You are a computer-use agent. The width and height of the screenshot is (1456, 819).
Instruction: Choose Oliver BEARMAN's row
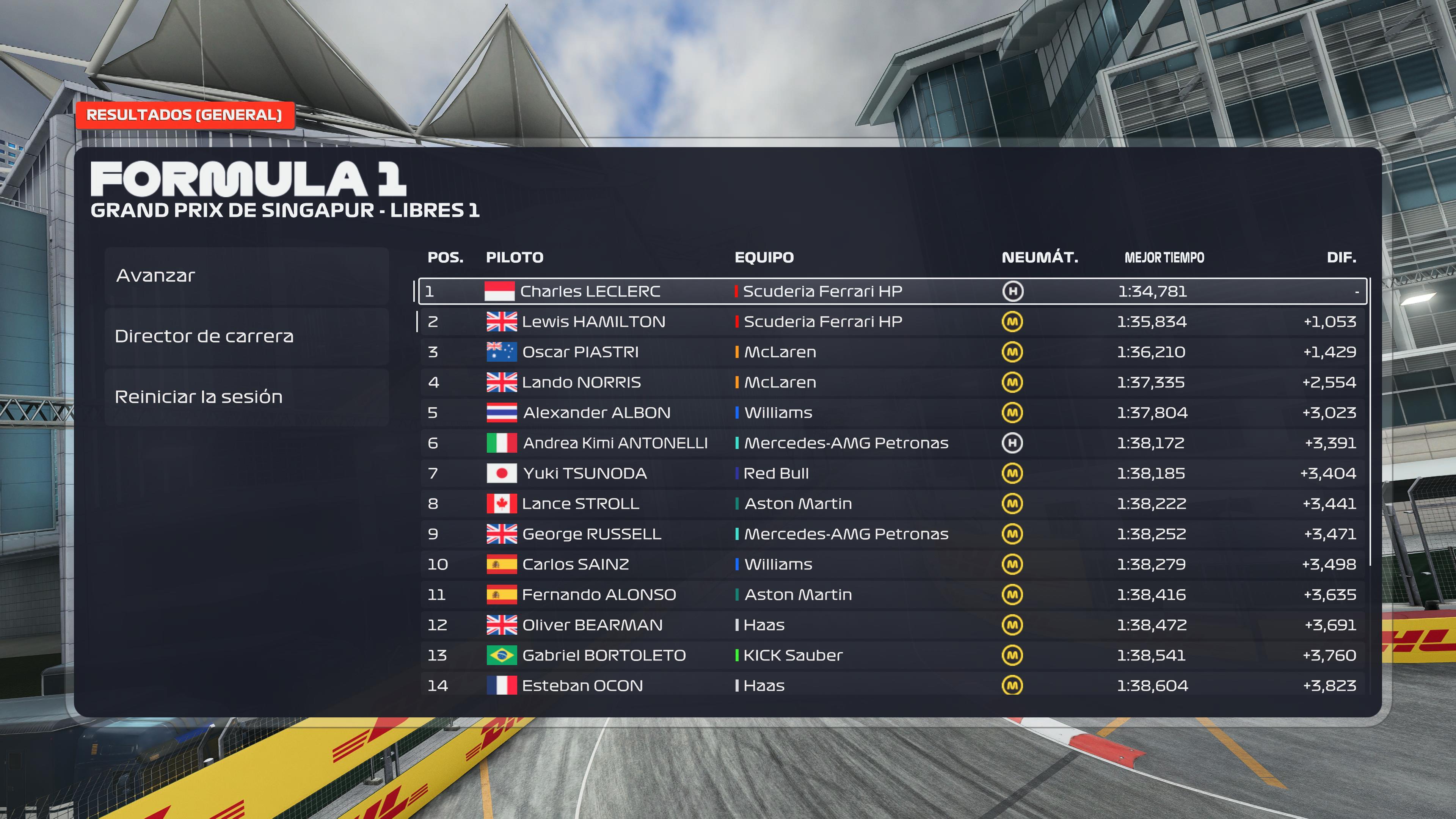[x=892, y=625]
